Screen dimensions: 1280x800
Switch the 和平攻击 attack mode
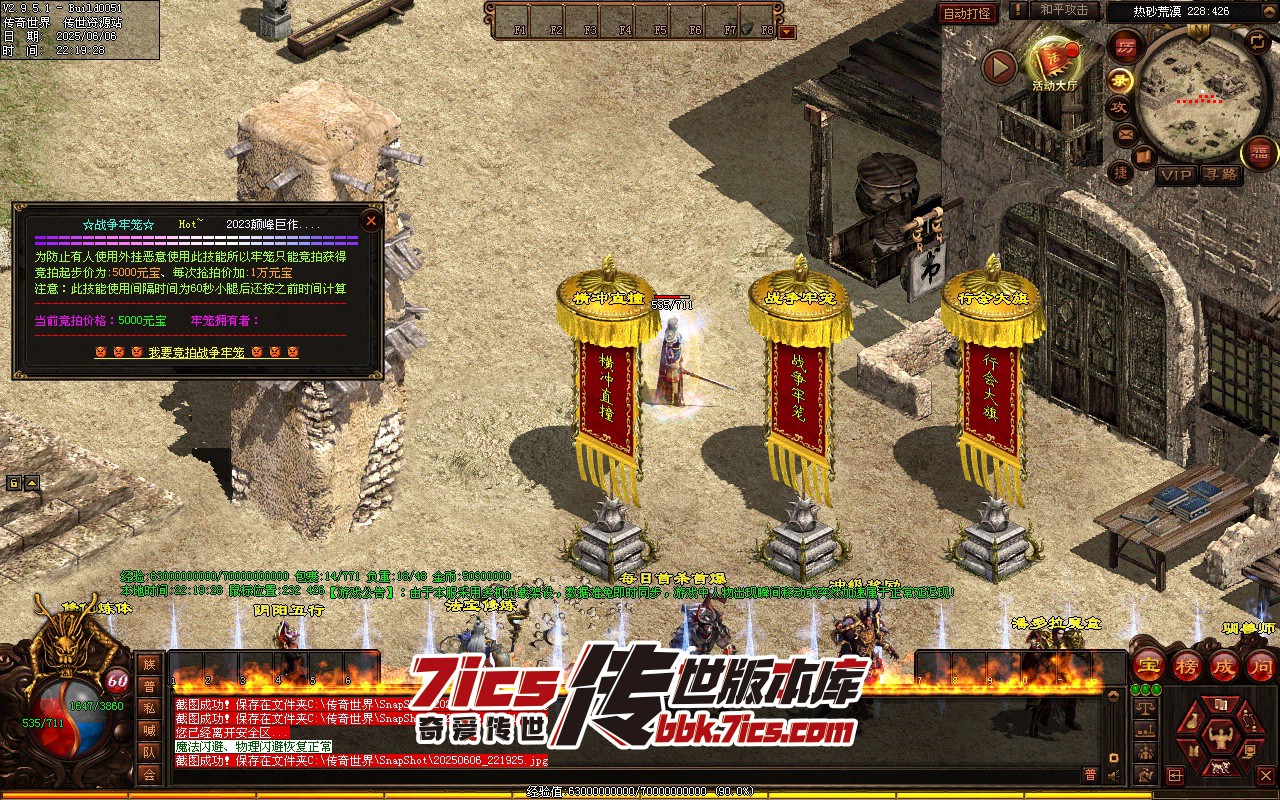click(x=1063, y=10)
